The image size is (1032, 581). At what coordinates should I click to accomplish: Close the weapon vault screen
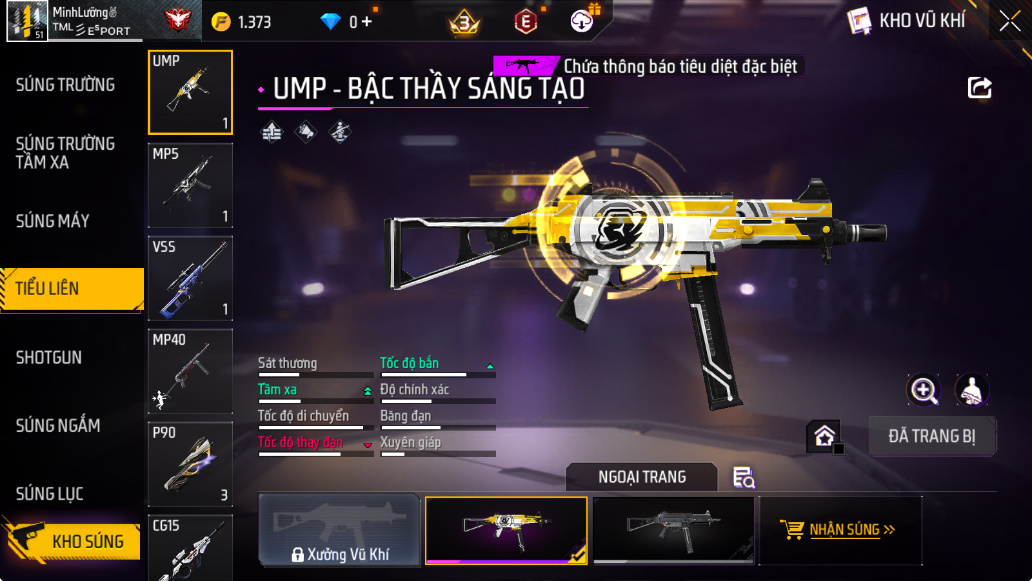click(x=1009, y=21)
